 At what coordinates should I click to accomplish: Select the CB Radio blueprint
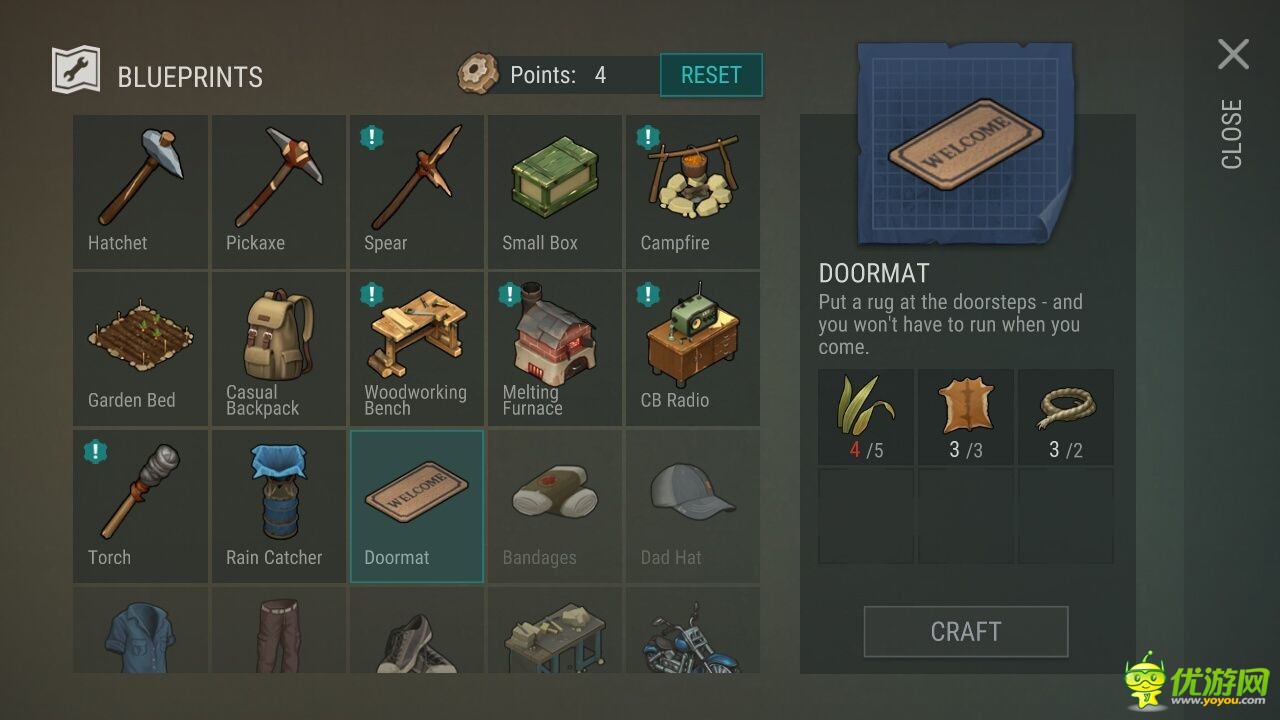pyautogui.click(x=692, y=348)
